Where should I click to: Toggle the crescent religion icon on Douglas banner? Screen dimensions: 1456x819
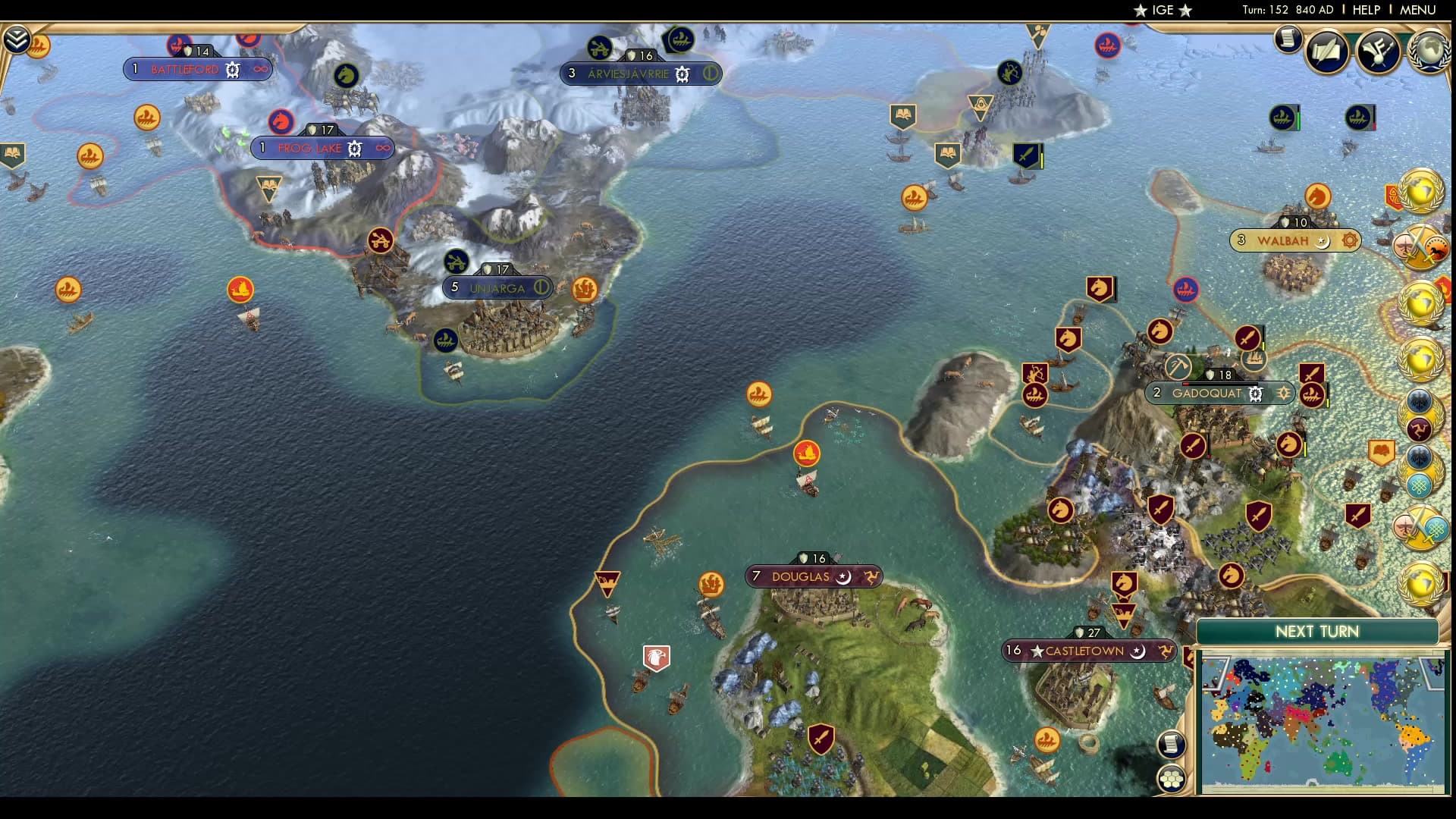click(x=843, y=577)
